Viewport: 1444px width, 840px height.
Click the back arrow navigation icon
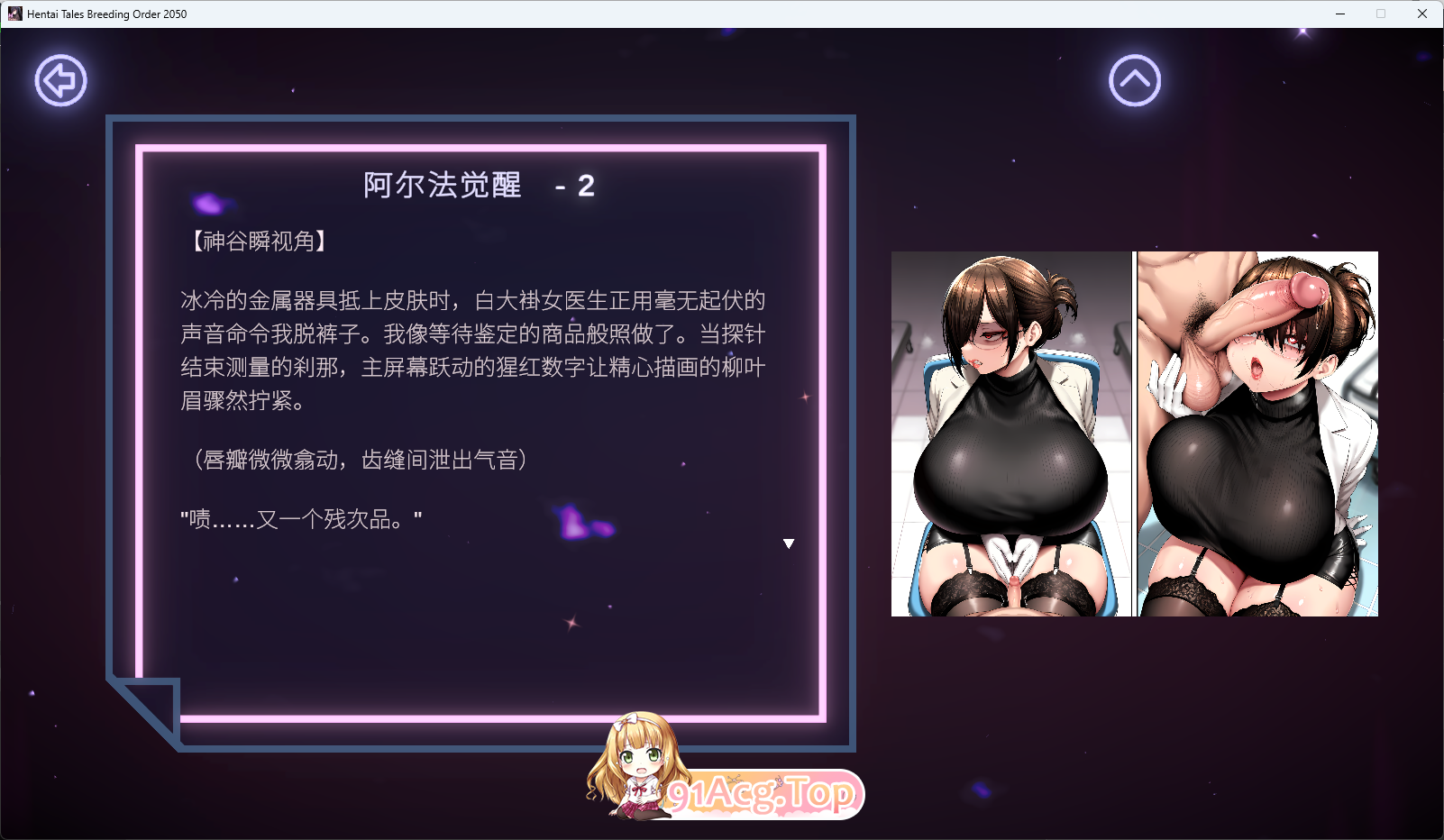[x=60, y=80]
